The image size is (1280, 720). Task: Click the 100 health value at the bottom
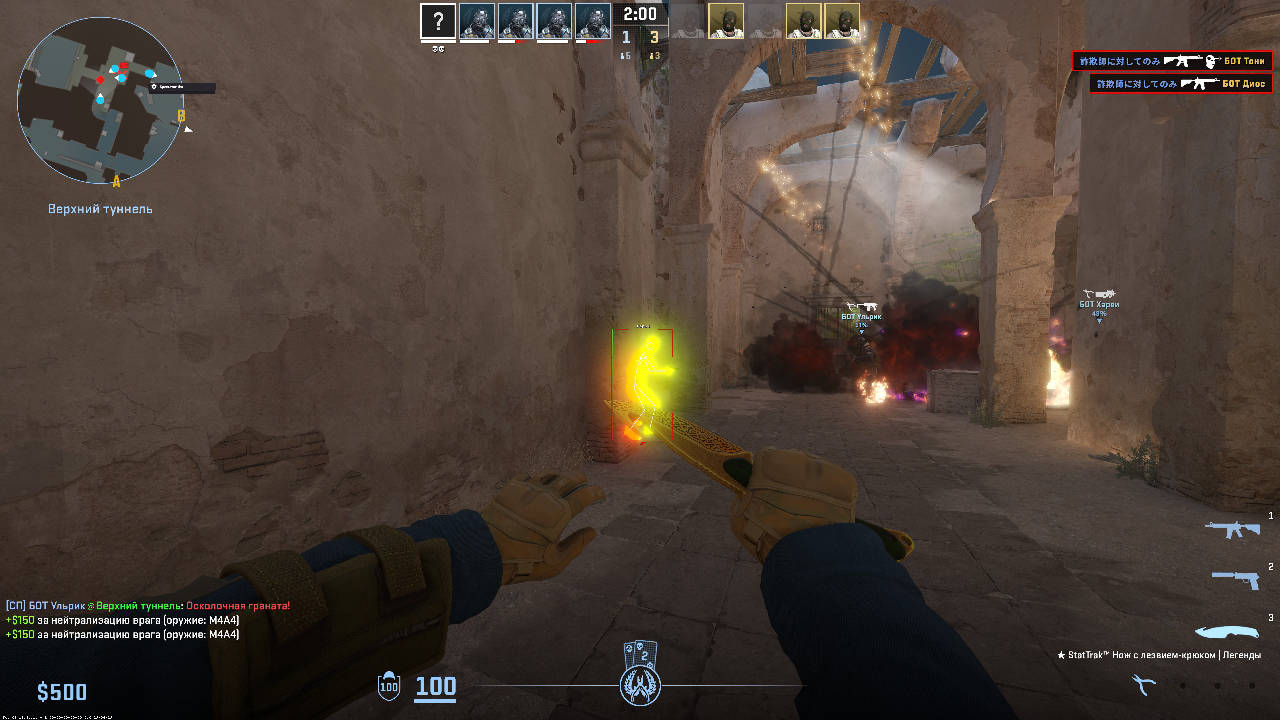tap(436, 688)
